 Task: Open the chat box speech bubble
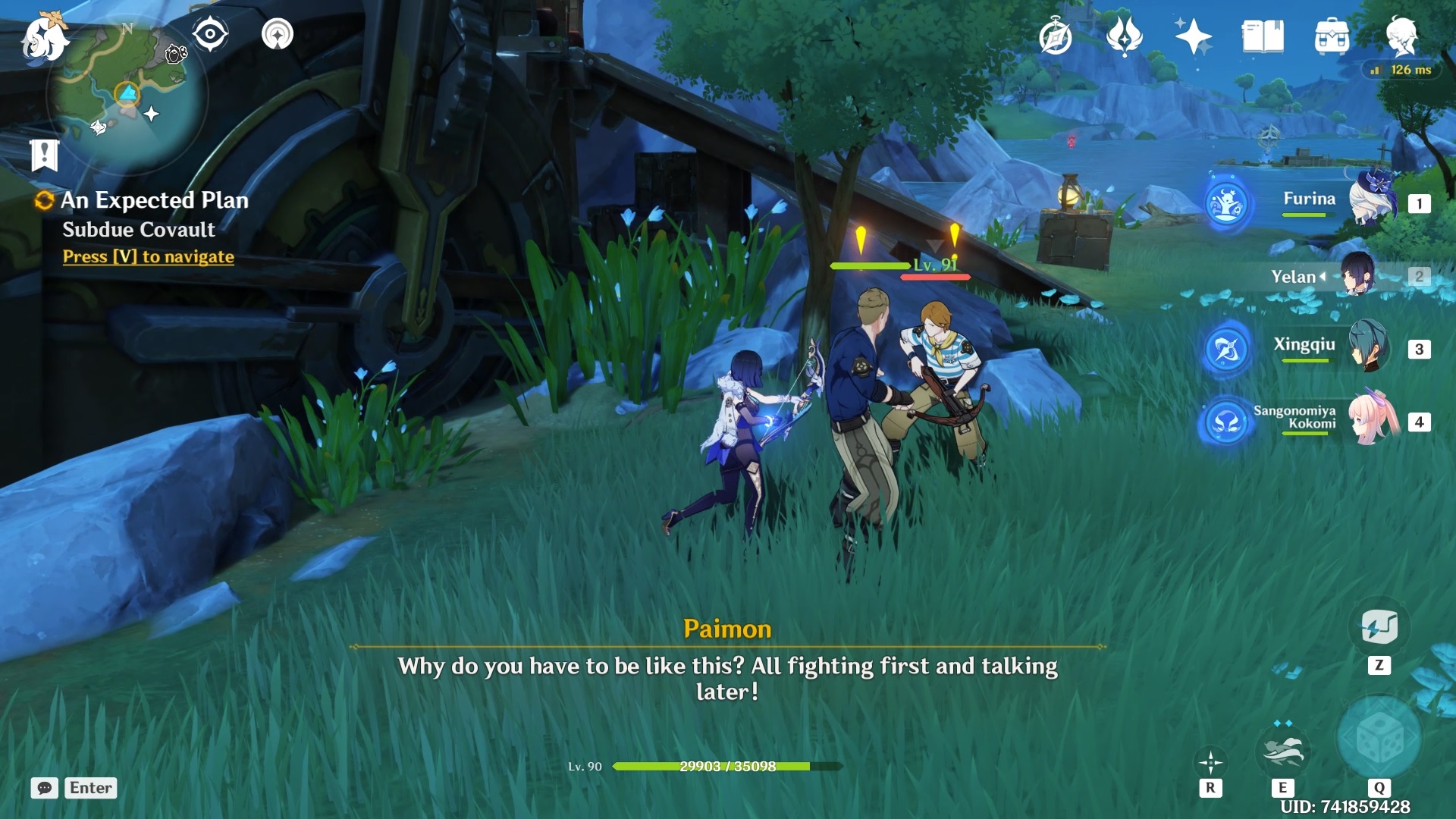[45, 788]
